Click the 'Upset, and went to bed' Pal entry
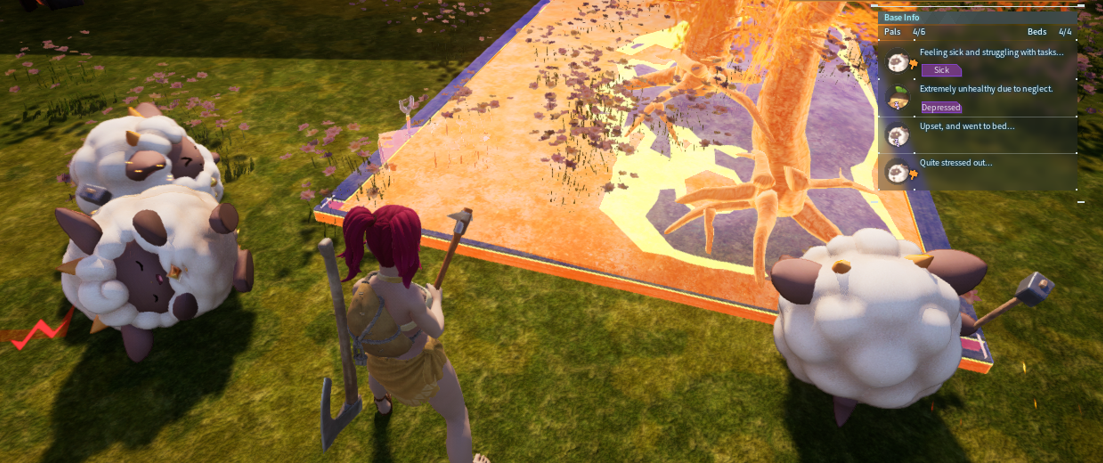Viewport: 1103px width, 463px height. [978, 133]
